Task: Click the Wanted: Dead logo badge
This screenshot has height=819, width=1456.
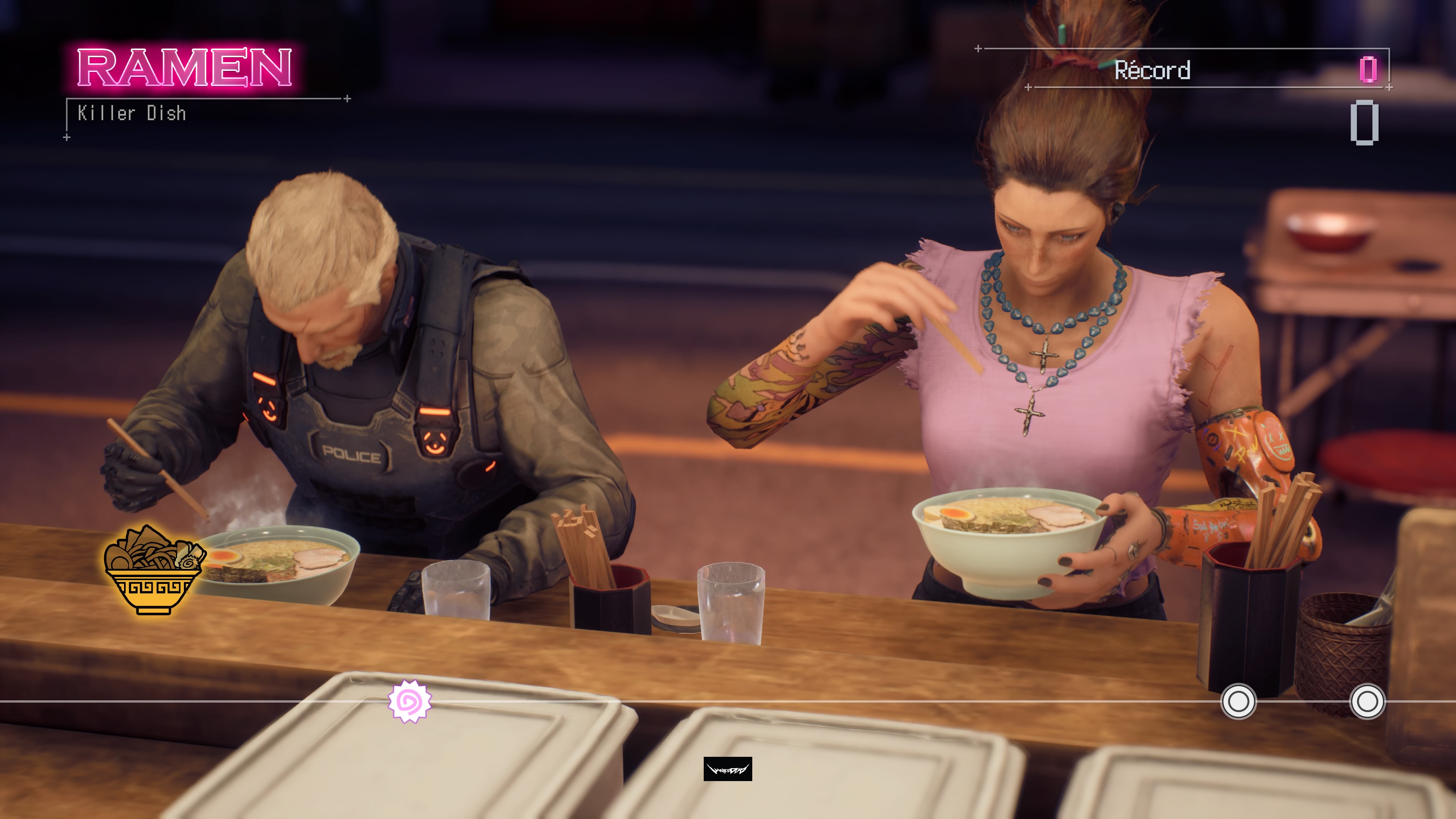Action: pyautogui.click(x=728, y=769)
